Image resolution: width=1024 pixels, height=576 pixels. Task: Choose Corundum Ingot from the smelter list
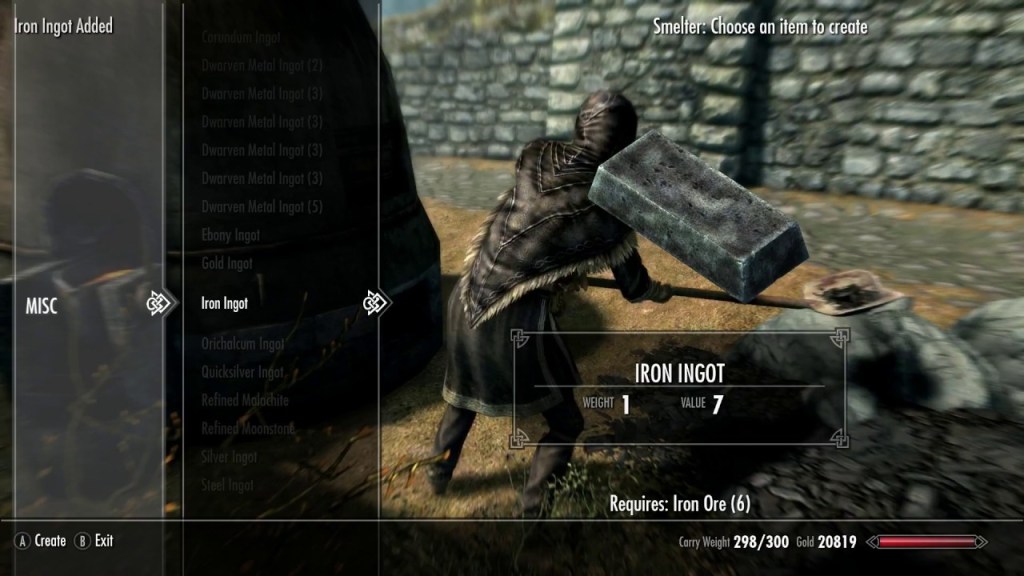241,37
